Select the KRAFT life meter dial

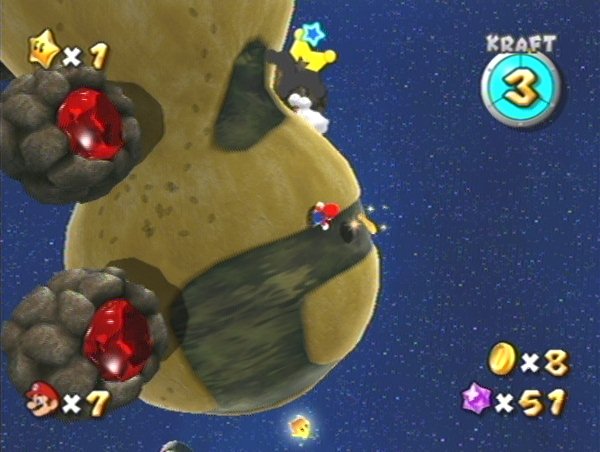tap(519, 88)
